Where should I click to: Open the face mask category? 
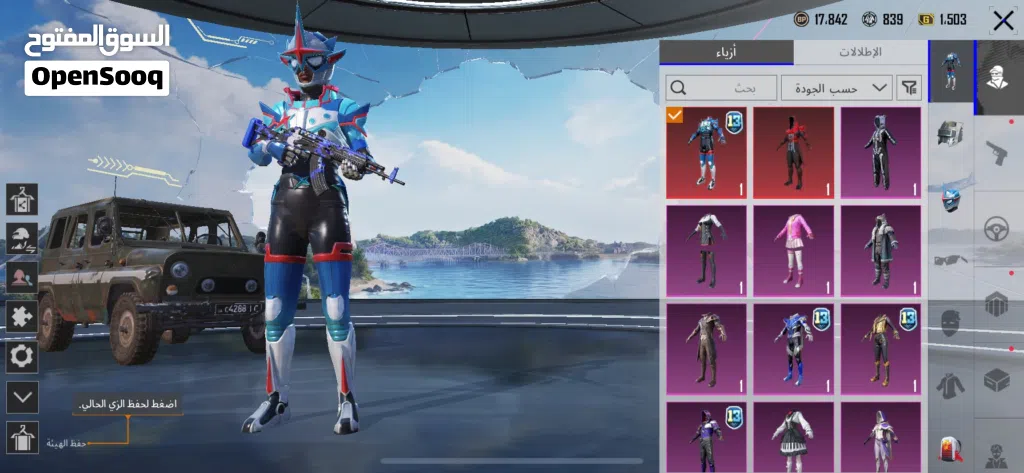pos(950,322)
